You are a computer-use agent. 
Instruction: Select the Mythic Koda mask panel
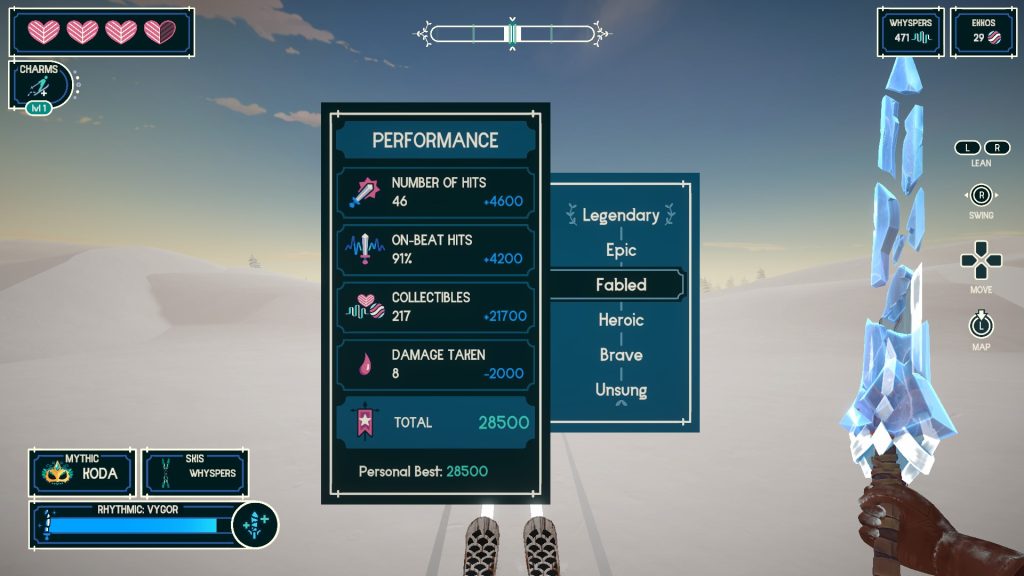tap(82, 473)
